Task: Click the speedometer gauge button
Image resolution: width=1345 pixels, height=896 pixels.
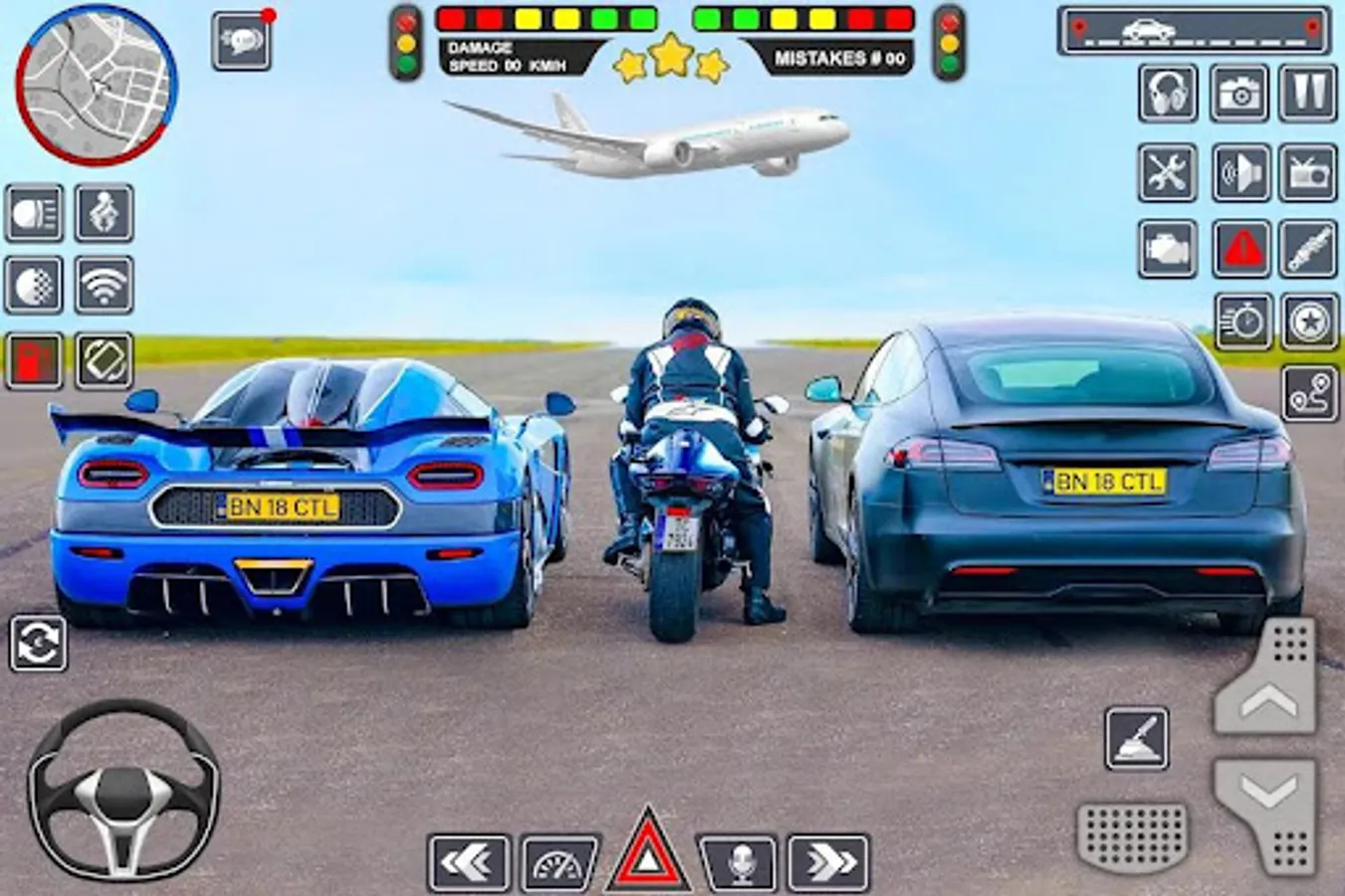Action: 559,862
